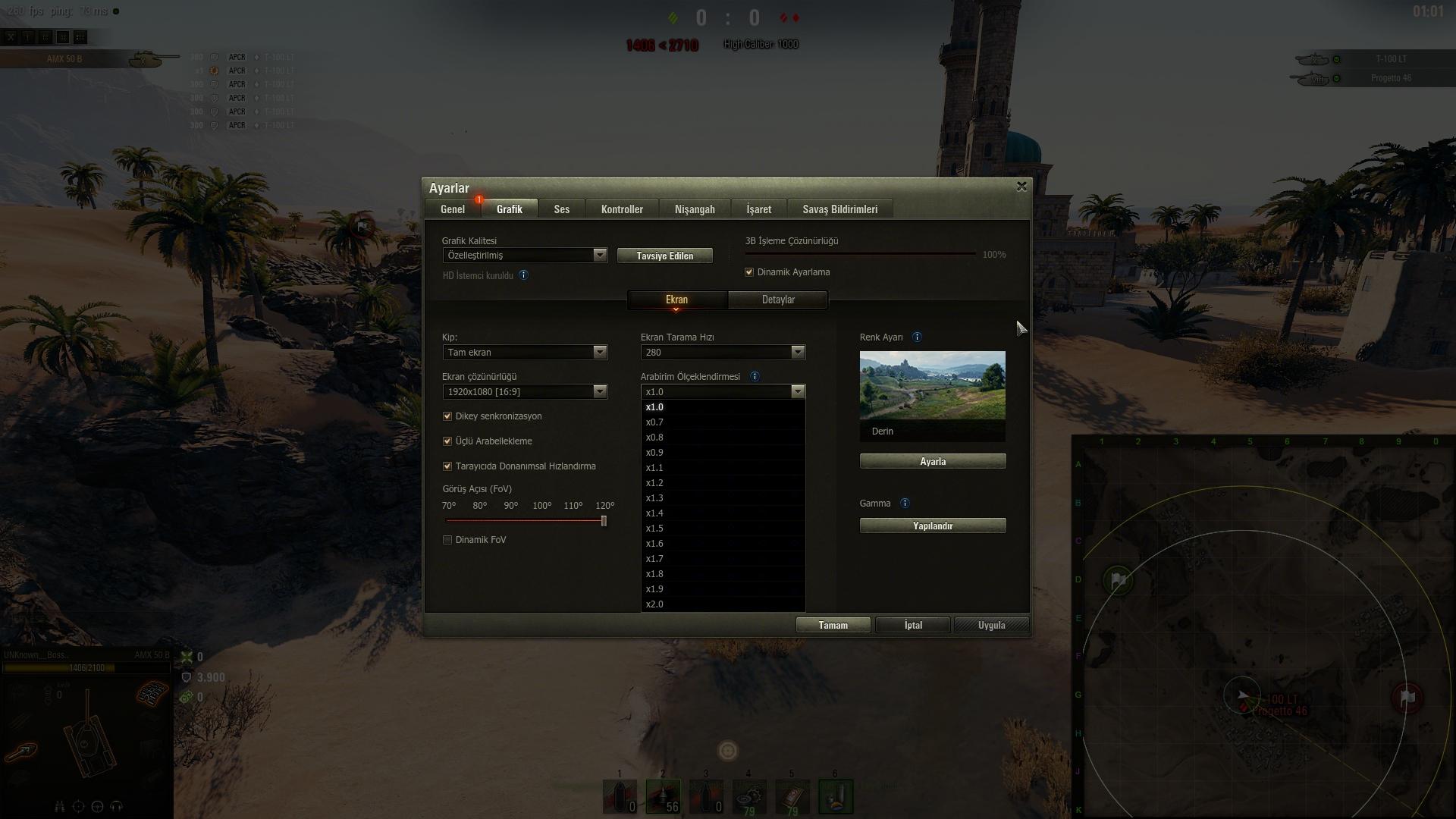Disable the Dikey senkronizasyon checkbox

pyautogui.click(x=447, y=416)
